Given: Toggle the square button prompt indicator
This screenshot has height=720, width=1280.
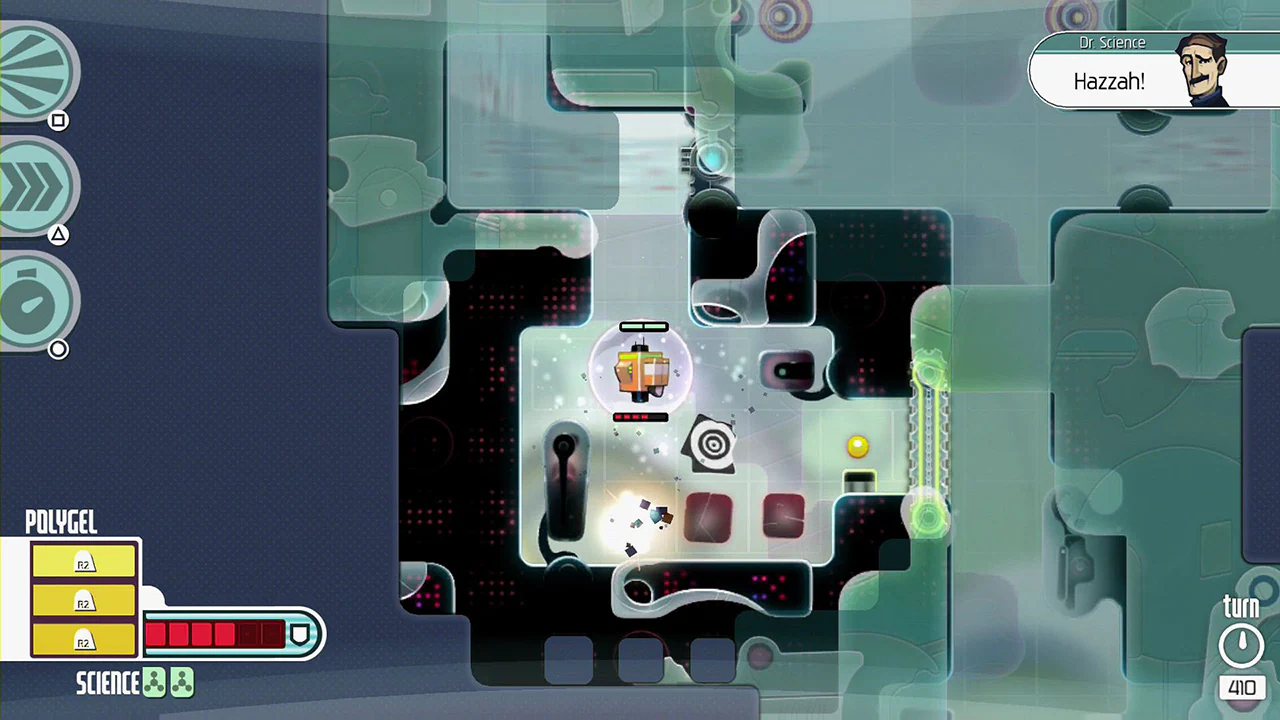Looking at the screenshot, I should click(x=58, y=120).
